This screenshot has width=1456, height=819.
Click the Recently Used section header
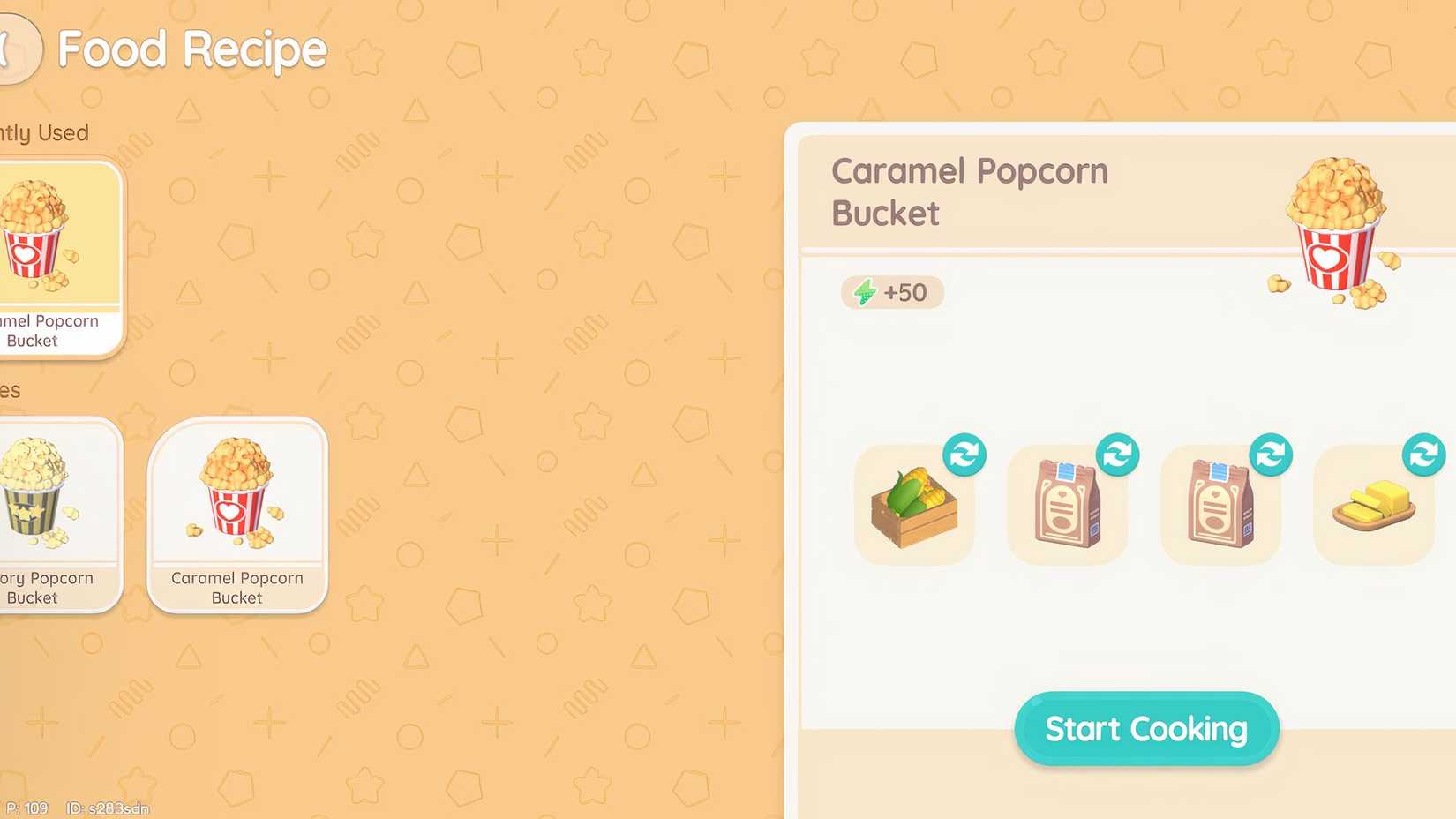[x=44, y=132]
